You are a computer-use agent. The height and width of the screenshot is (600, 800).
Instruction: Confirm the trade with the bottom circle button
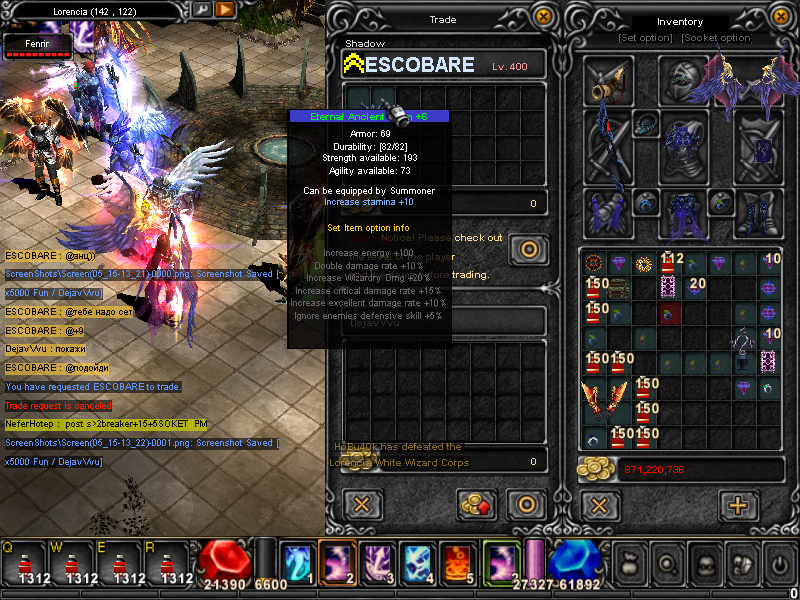(524, 503)
